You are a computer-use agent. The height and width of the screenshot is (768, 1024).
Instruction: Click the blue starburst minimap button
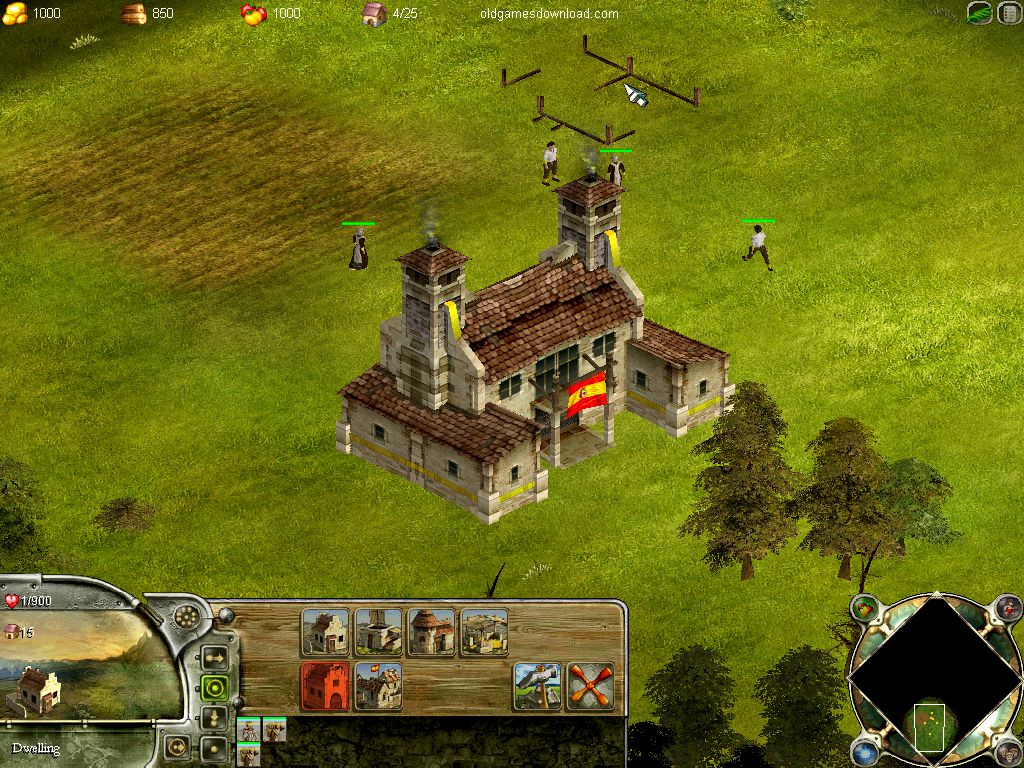[x=865, y=752]
